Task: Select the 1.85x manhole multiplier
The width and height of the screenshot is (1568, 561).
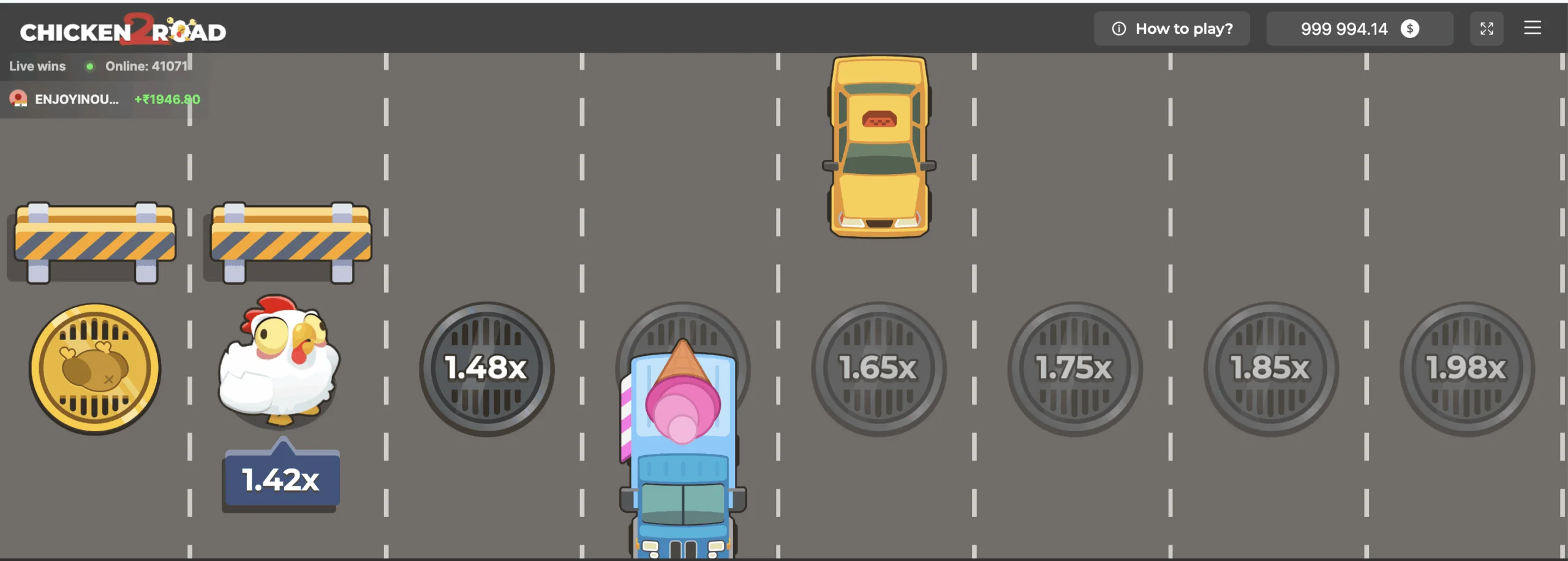Action: pyautogui.click(x=1270, y=369)
